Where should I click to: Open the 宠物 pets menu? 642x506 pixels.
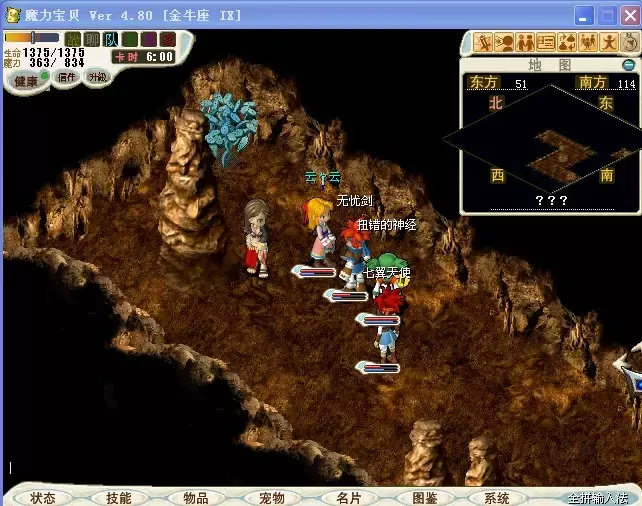[x=271, y=497]
